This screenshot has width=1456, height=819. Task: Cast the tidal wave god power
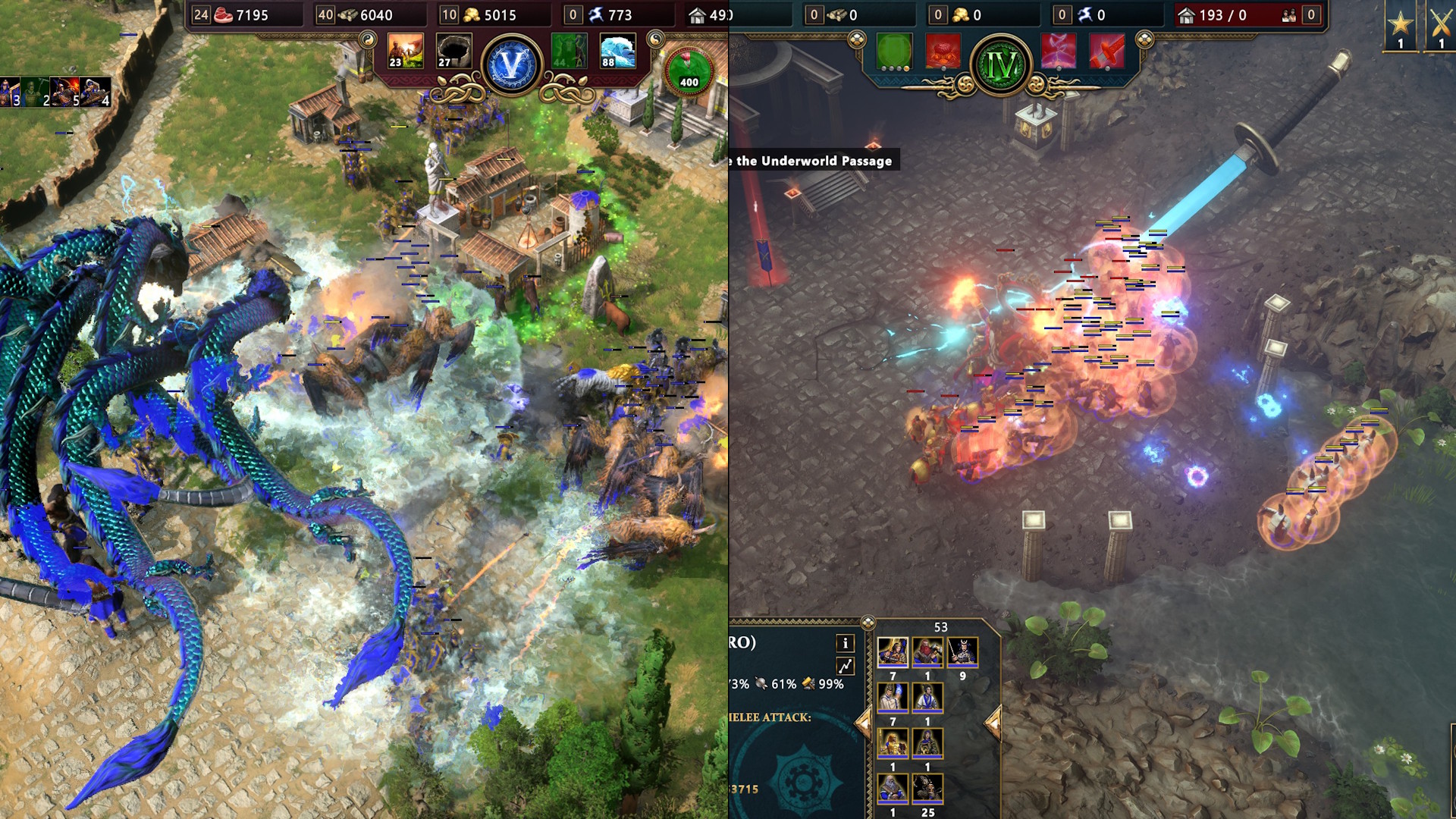[617, 51]
